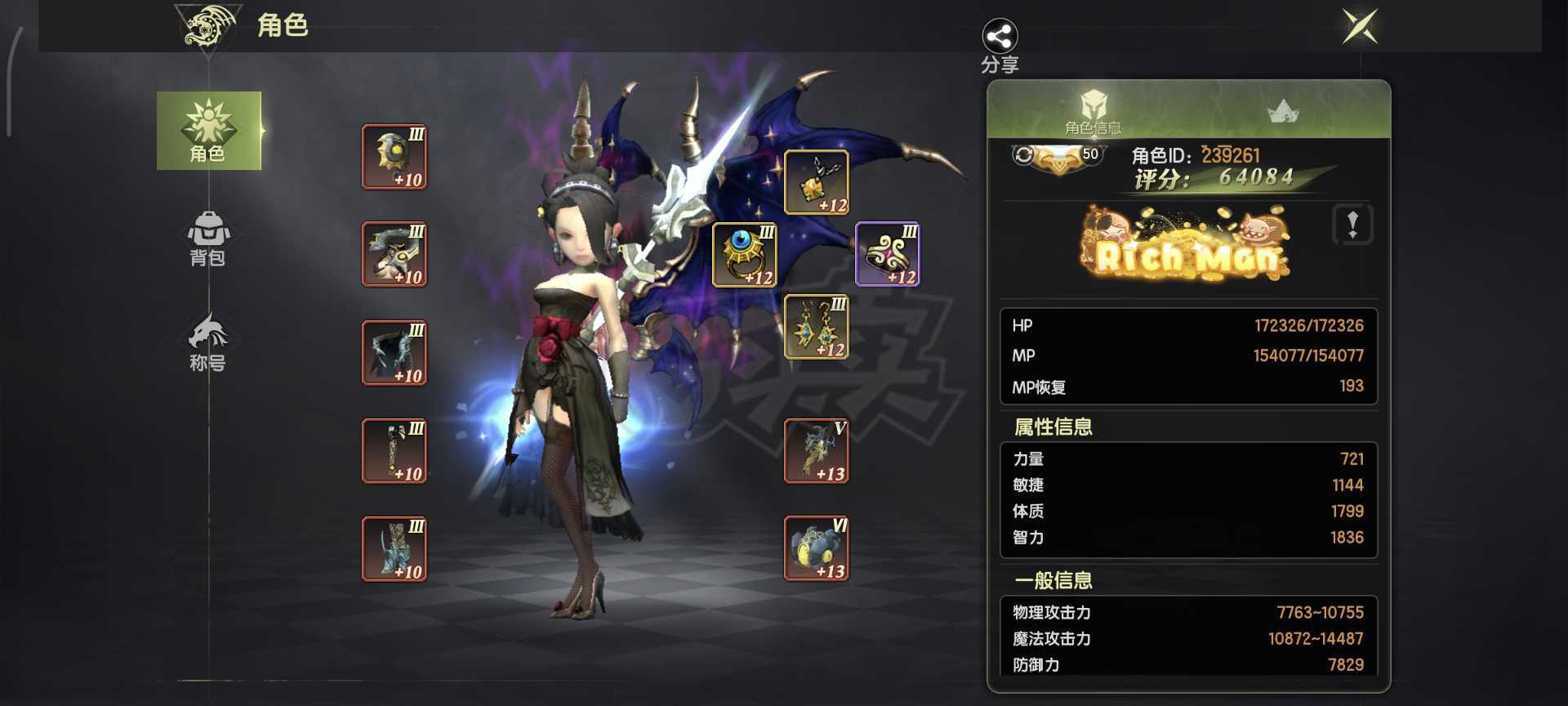Open the +10 leg armor slot

click(394, 451)
